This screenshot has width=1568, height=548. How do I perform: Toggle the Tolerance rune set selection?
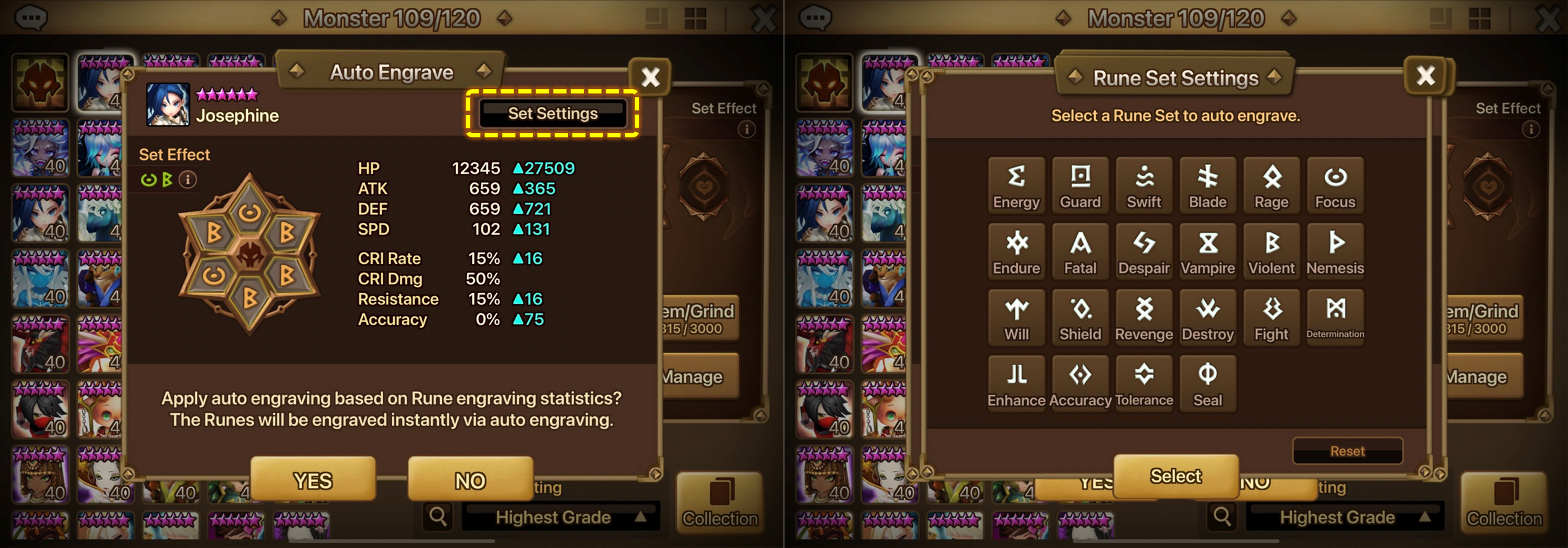pyautogui.click(x=1144, y=382)
